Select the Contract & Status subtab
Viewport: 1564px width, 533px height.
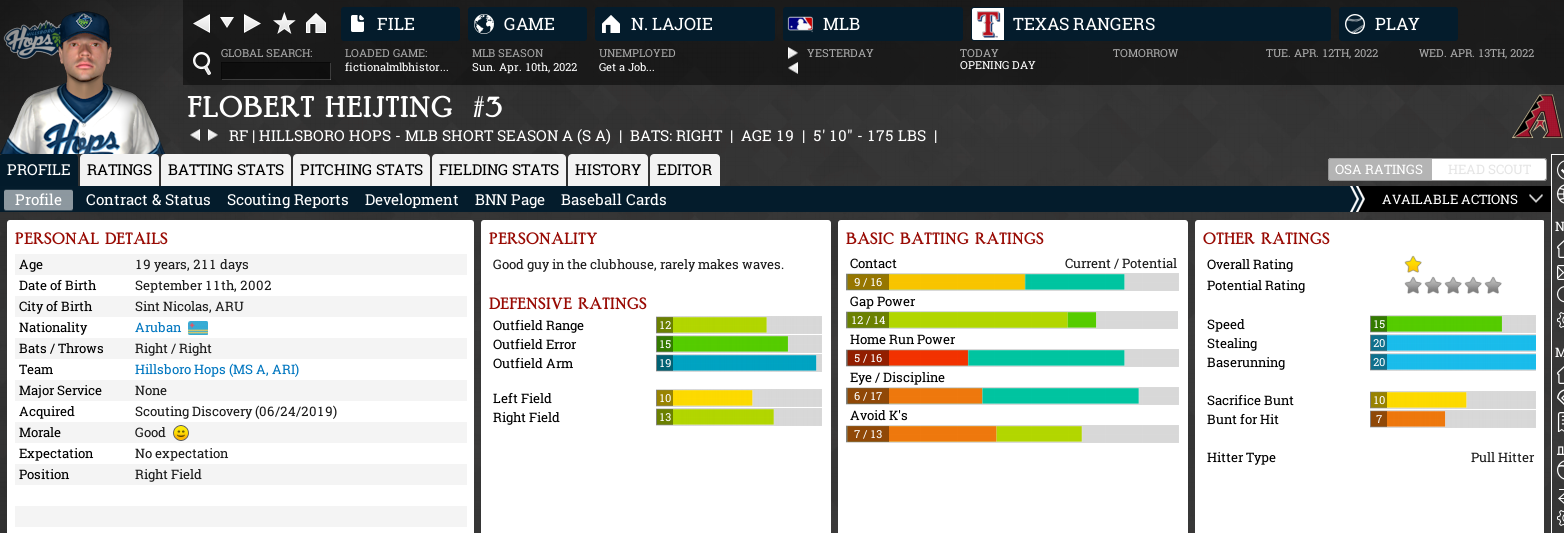(148, 200)
